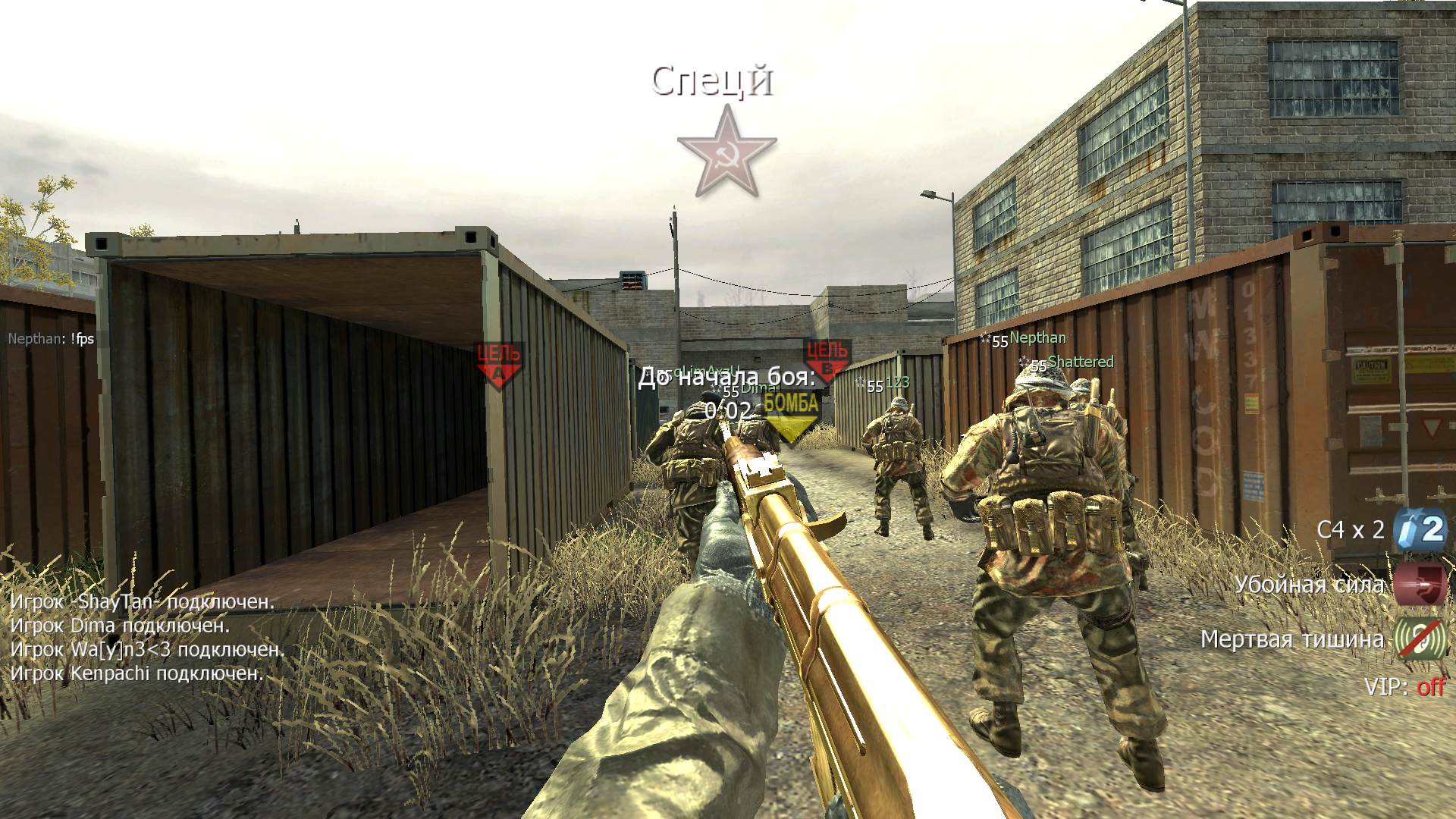Select the Убойная сила perk icon
This screenshot has width=1456, height=819.
click(1420, 584)
